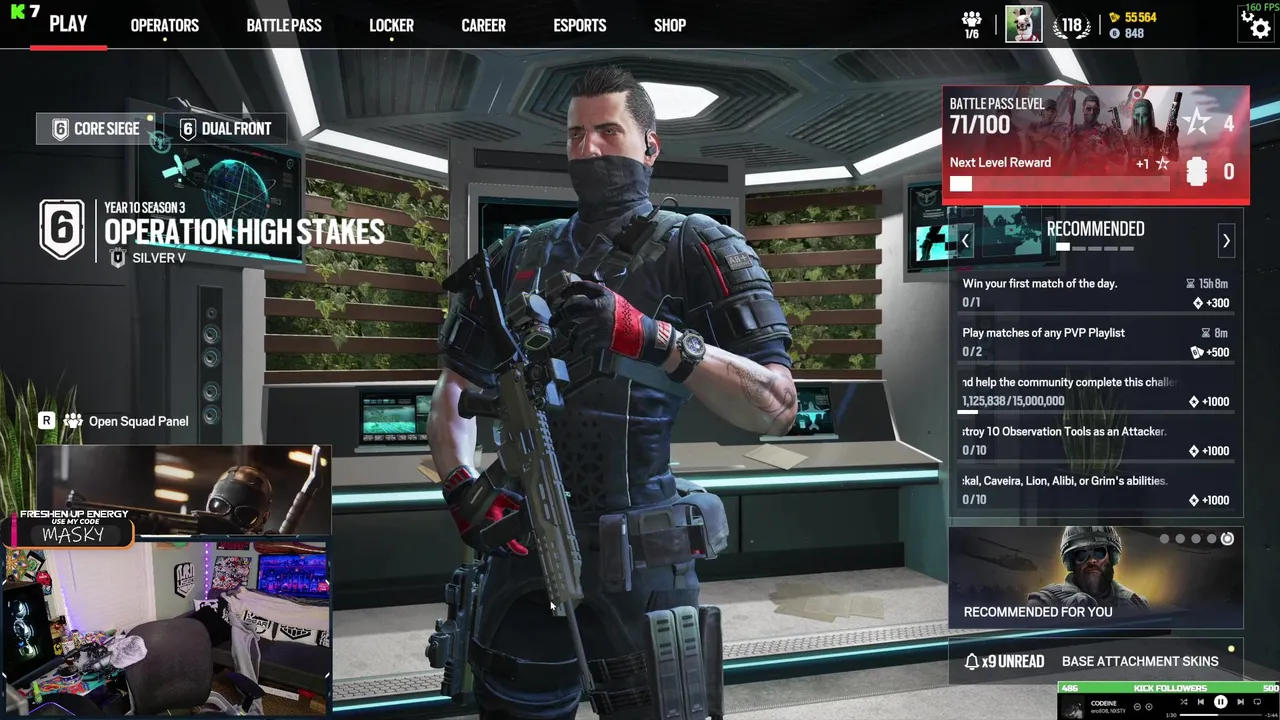Viewport: 1280px width, 720px height.
Task: Visit the Shop tab
Action: pyautogui.click(x=670, y=25)
